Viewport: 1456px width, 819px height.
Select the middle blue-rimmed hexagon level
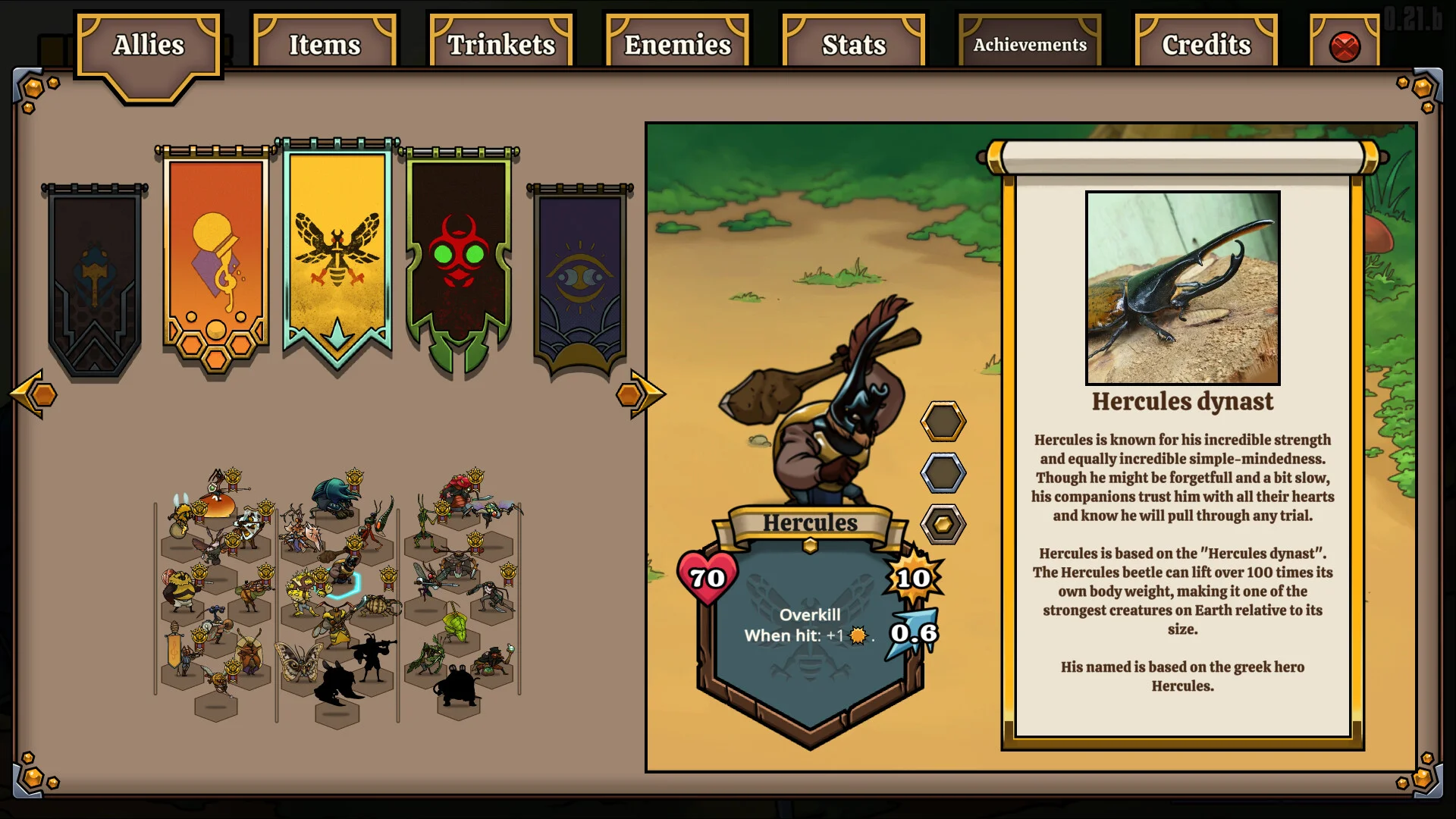[943, 472]
